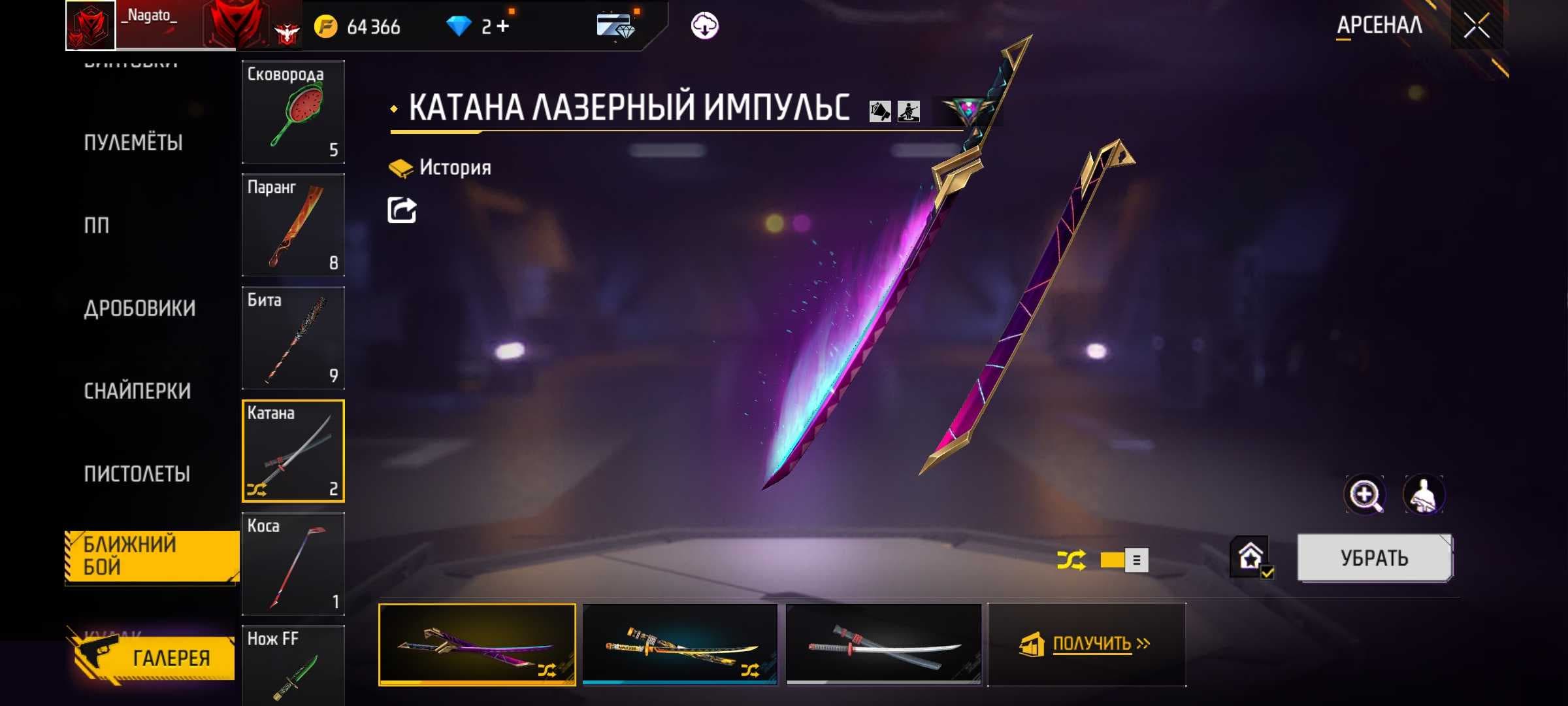
Task: Tap the УБРАТЬ button
Action: (1374, 558)
